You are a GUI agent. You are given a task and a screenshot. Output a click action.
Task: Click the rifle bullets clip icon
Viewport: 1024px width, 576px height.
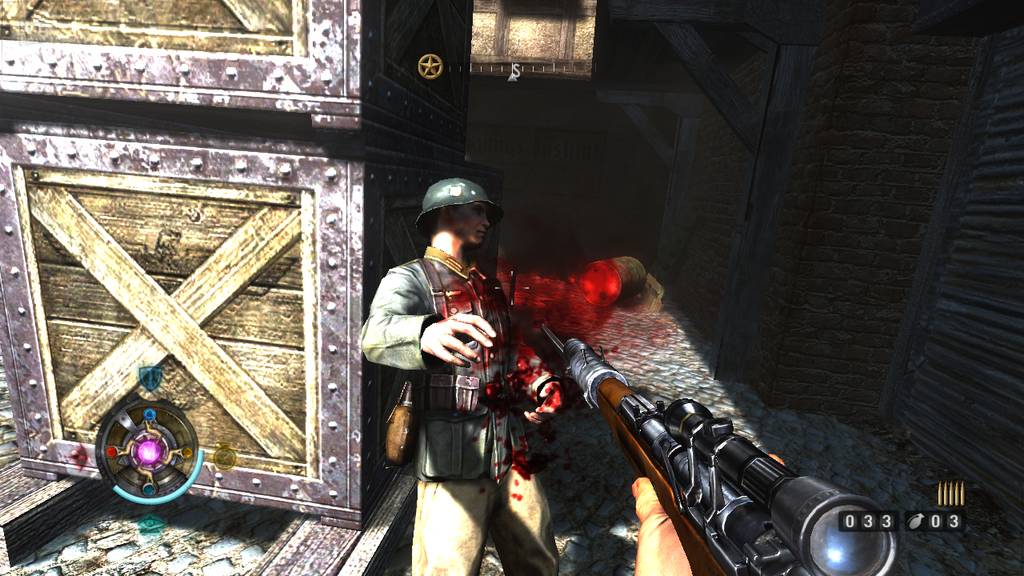pyautogui.click(x=950, y=493)
